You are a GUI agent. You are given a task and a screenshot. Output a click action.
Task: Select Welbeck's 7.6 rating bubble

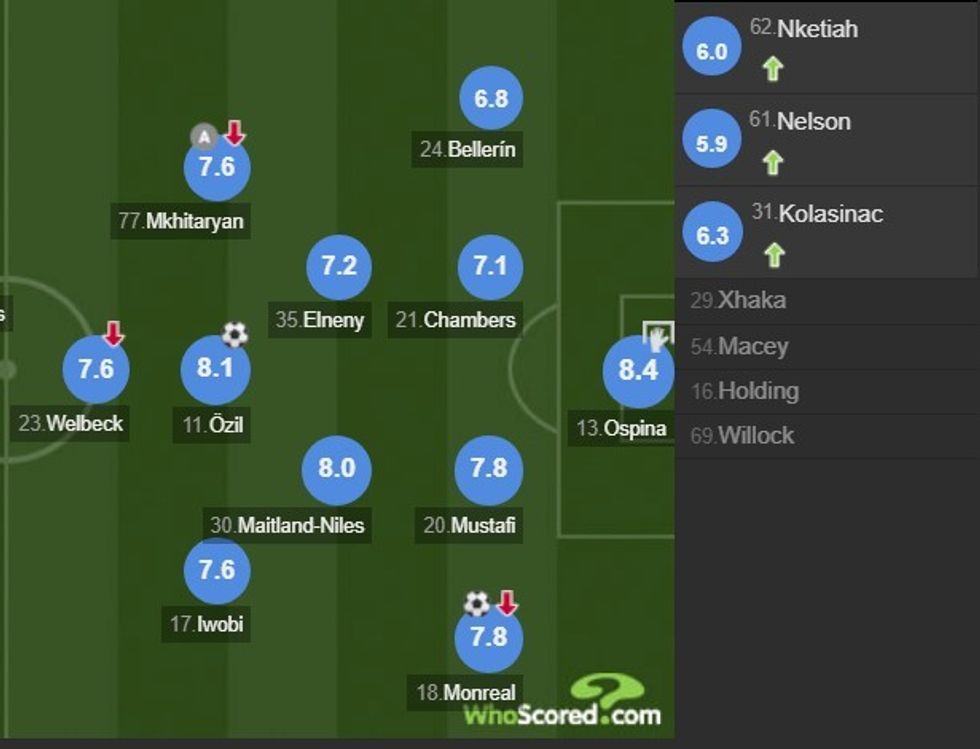click(96, 369)
